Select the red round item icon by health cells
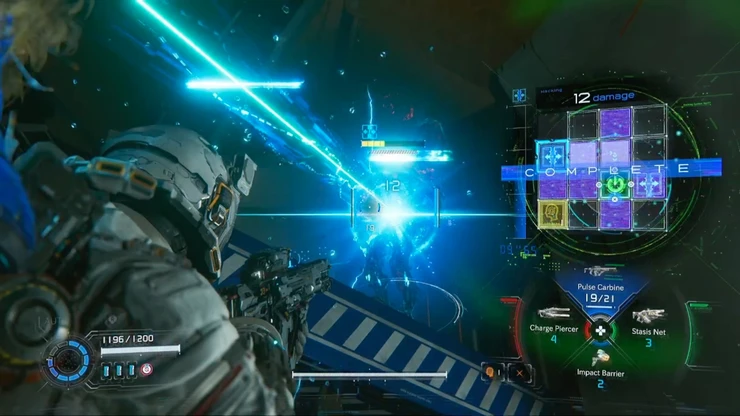The width and height of the screenshot is (740, 416). coord(147,369)
